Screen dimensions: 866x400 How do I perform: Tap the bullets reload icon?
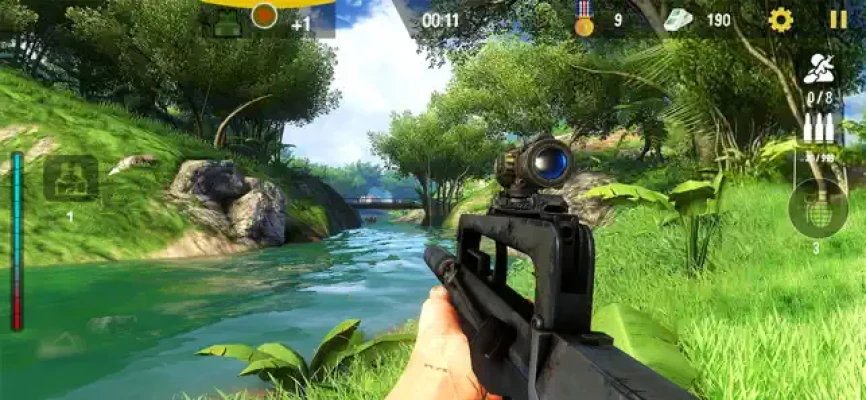818,129
